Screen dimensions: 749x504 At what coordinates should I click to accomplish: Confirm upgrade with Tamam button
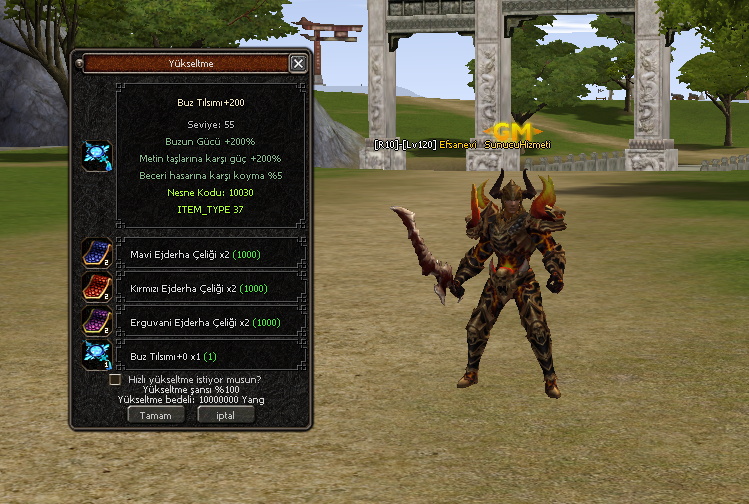point(155,415)
